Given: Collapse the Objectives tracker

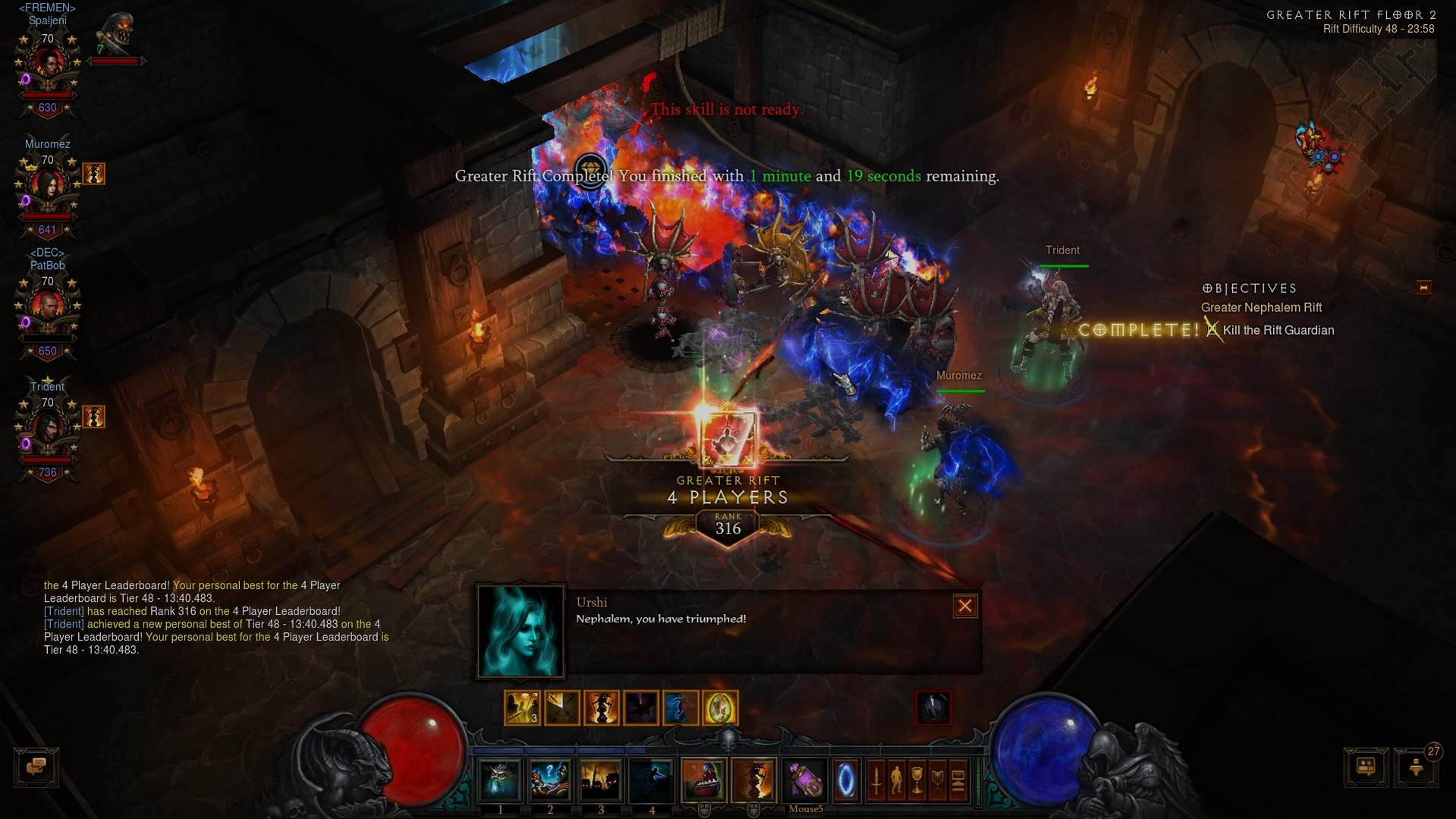Looking at the screenshot, I should (x=1423, y=288).
